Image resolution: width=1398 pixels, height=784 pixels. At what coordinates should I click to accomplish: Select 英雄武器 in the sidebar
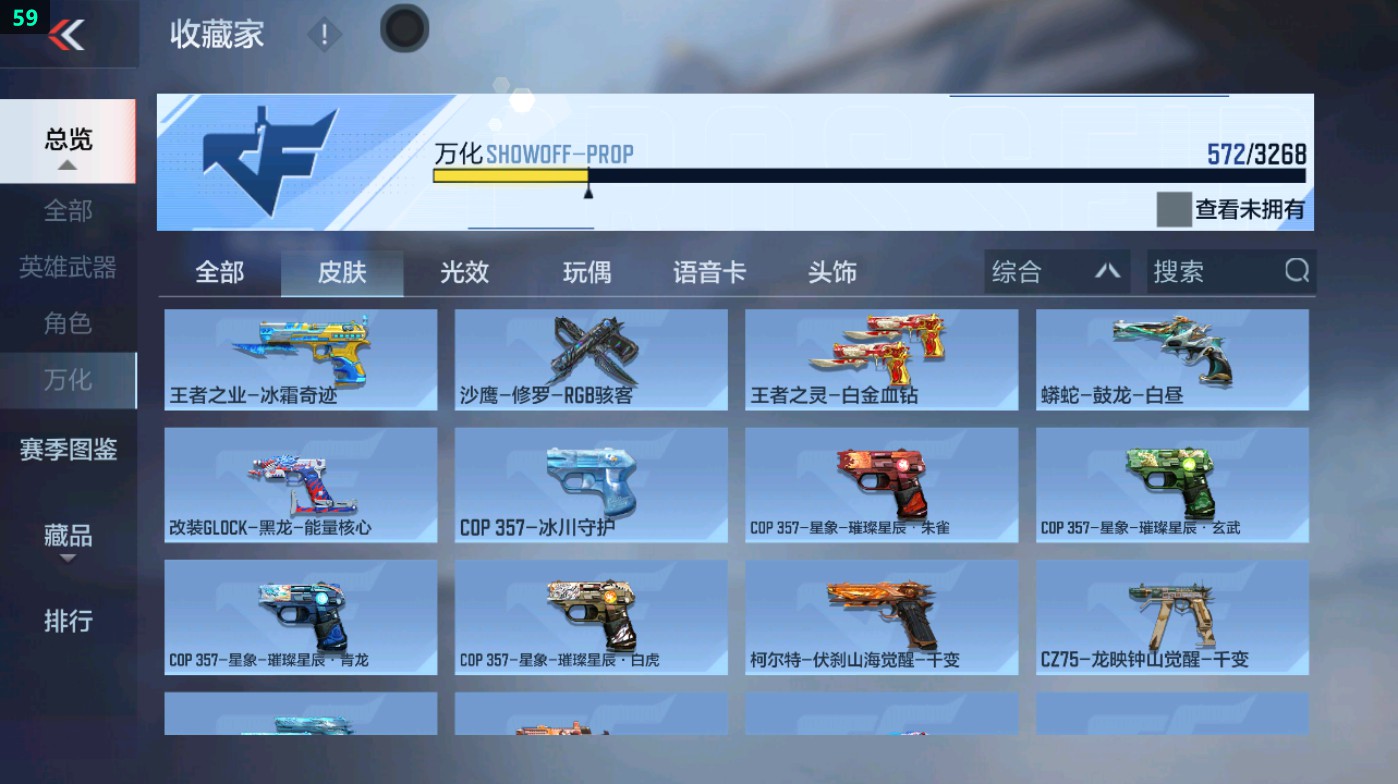point(66,268)
